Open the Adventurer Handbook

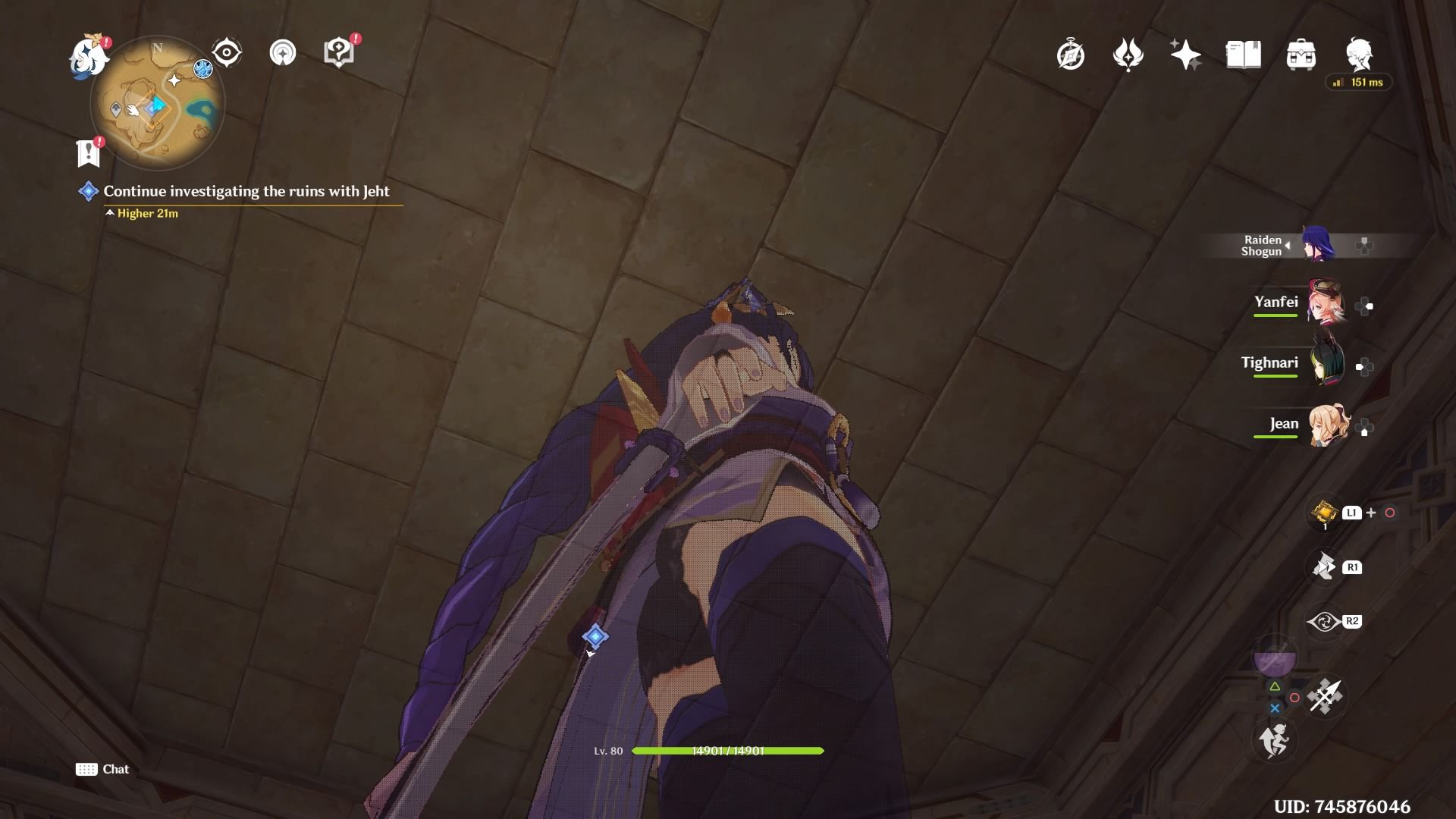click(x=1244, y=54)
